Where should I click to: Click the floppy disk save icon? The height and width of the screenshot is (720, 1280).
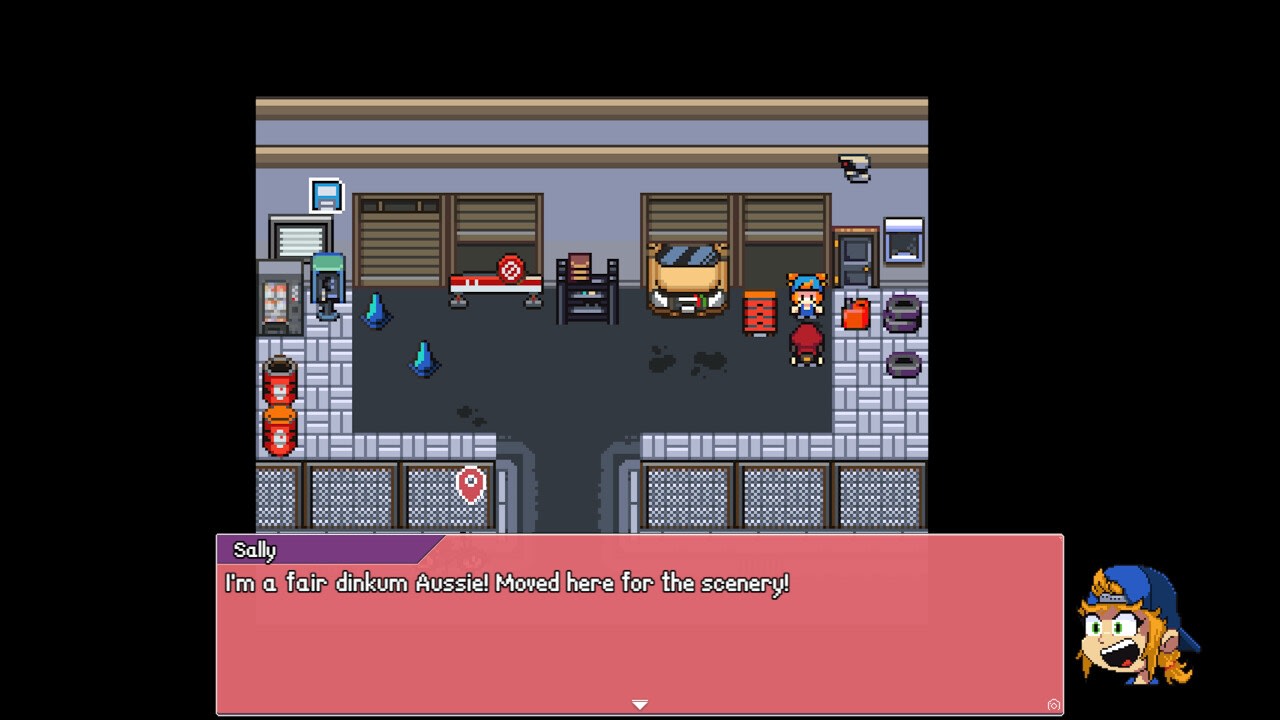coord(326,195)
